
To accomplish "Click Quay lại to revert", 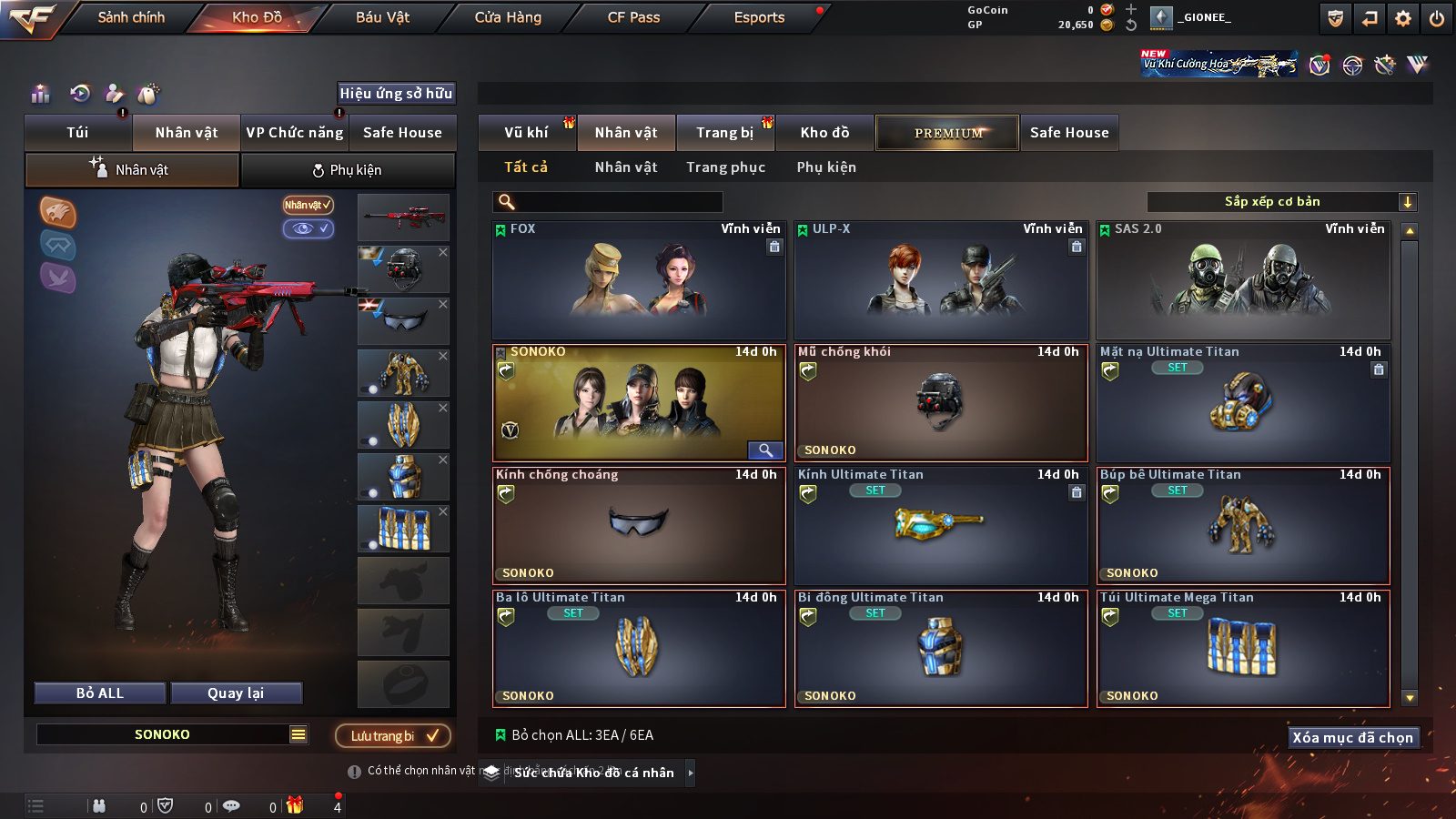I will coord(236,693).
